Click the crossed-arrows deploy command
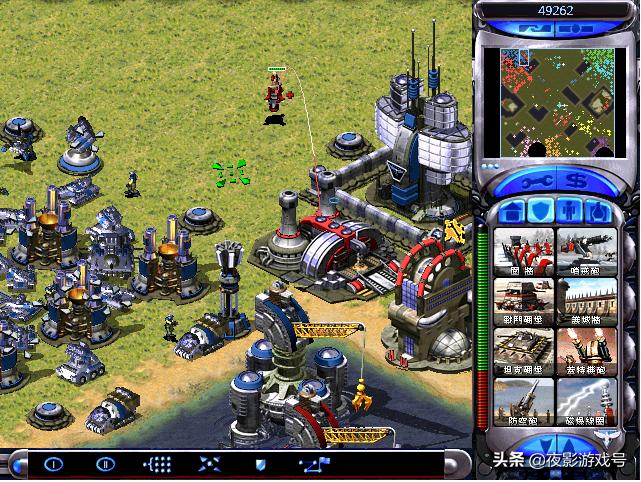 click(x=210, y=464)
